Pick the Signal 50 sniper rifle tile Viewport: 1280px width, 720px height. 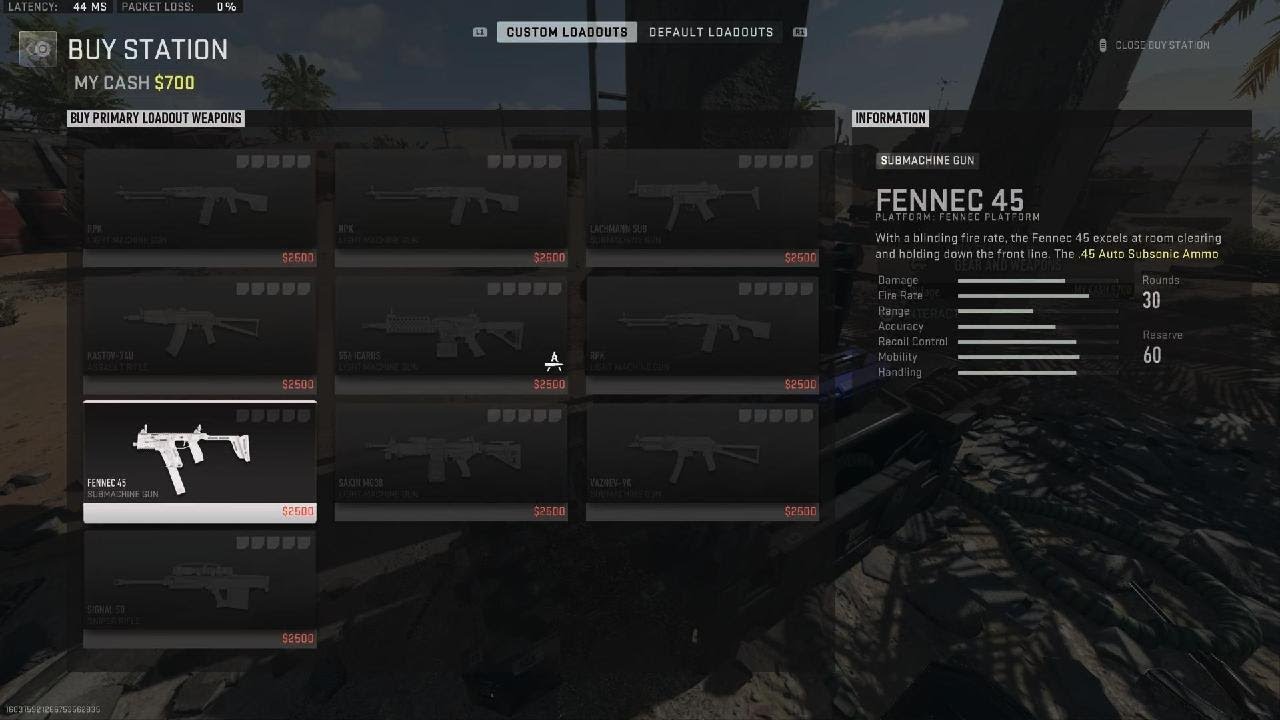(x=200, y=588)
